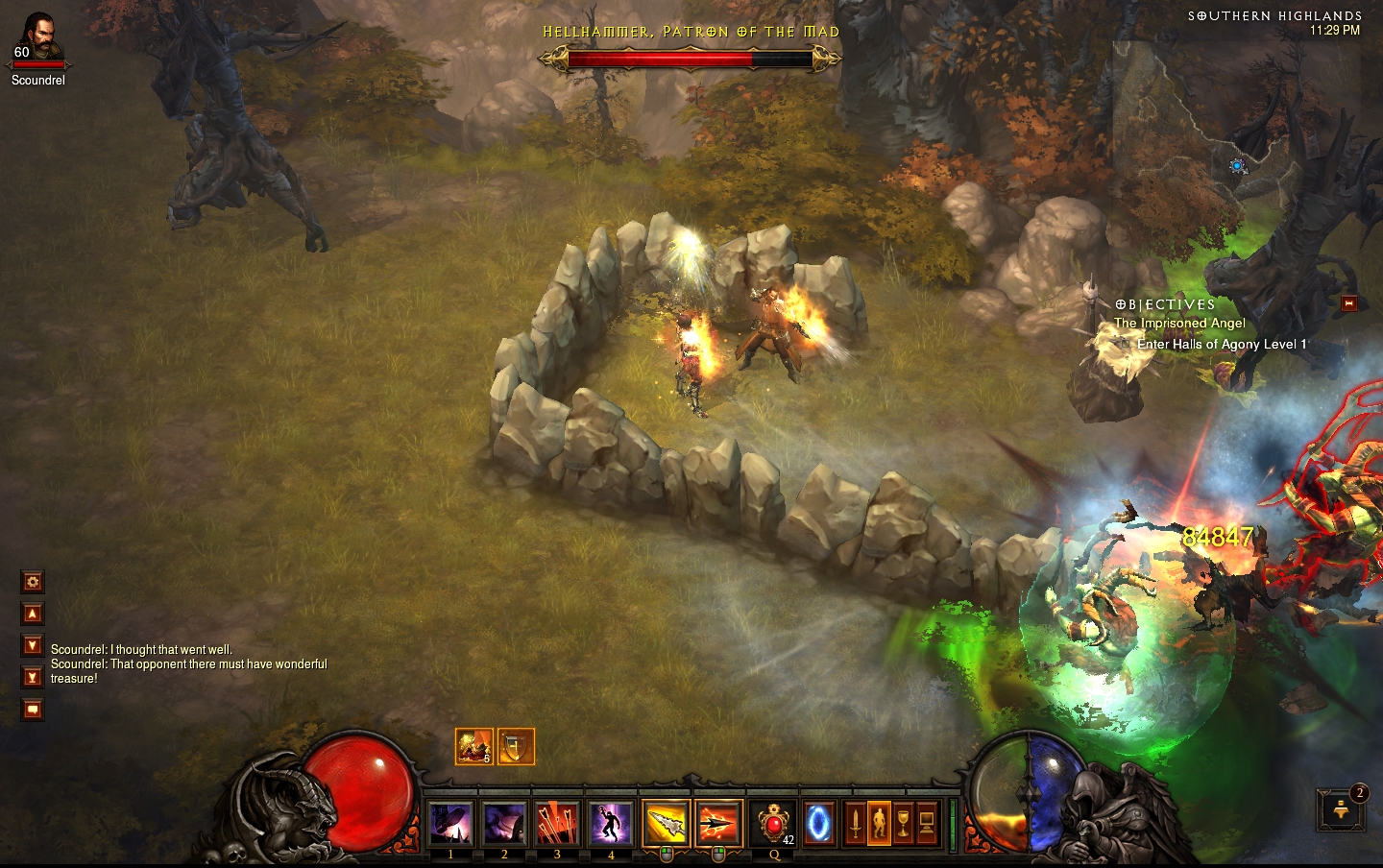This screenshot has height=868, width=1383.
Task: Open the chat speech bubble button
Action: click(33, 710)
